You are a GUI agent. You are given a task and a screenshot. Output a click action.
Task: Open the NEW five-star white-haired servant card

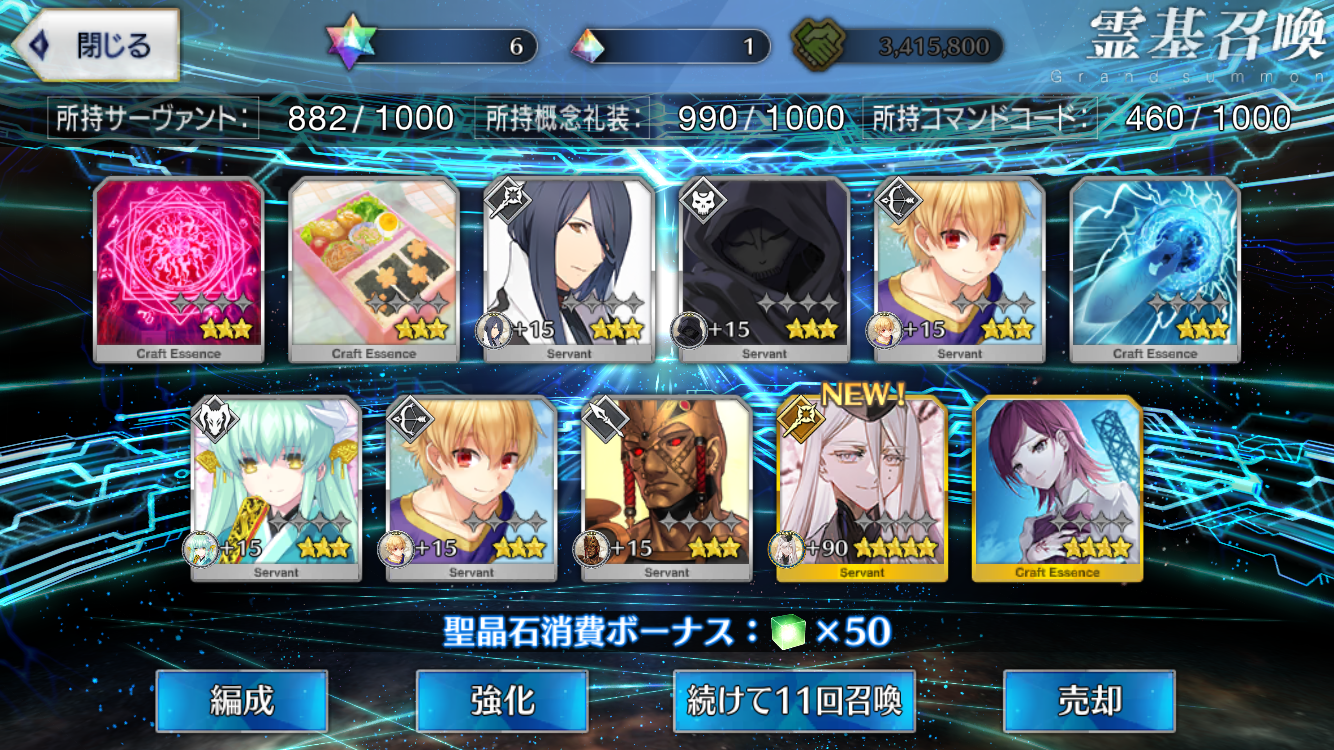click(x=862, y=488)
